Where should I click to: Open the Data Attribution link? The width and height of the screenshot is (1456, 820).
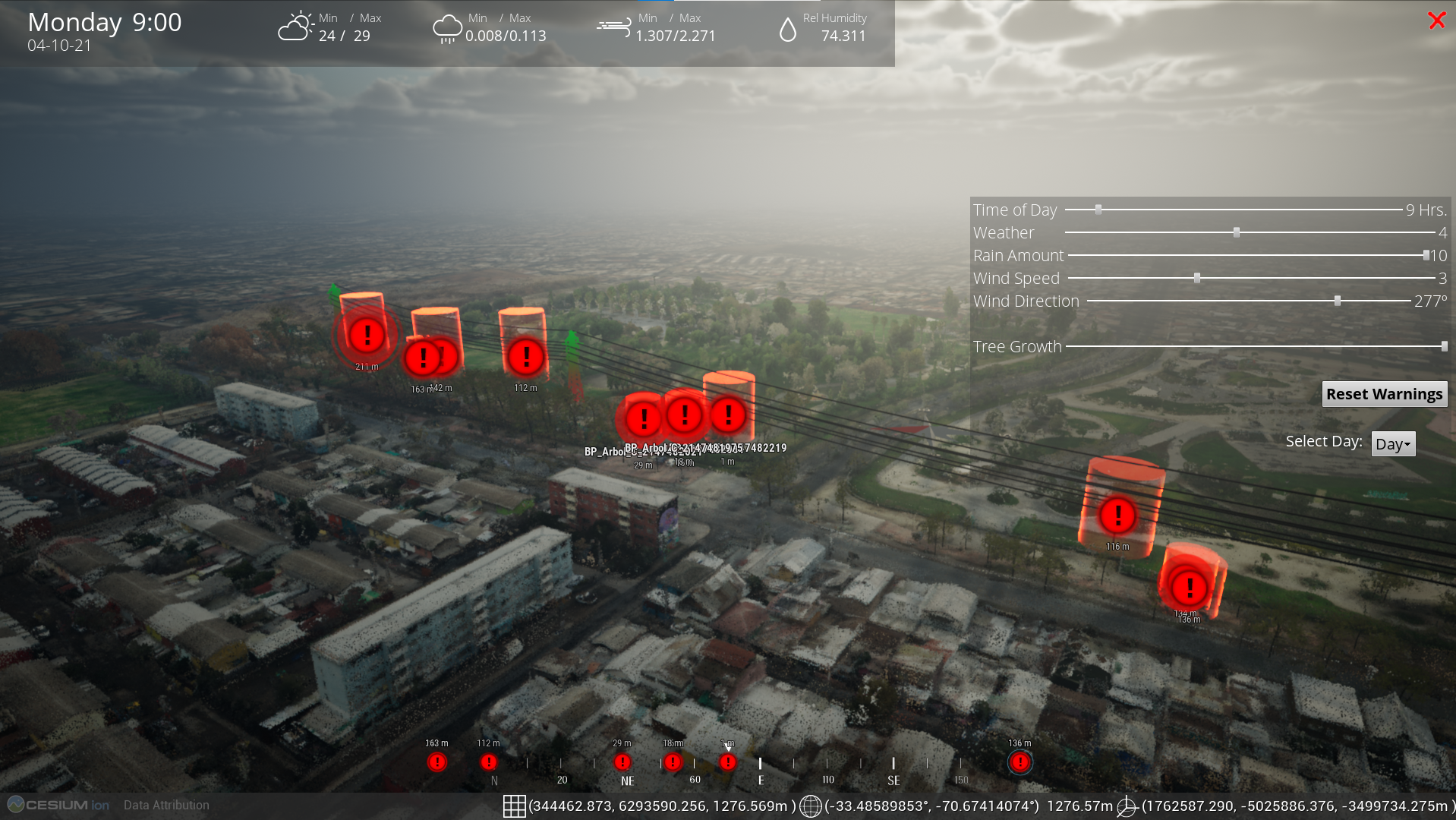coord(166,805)
